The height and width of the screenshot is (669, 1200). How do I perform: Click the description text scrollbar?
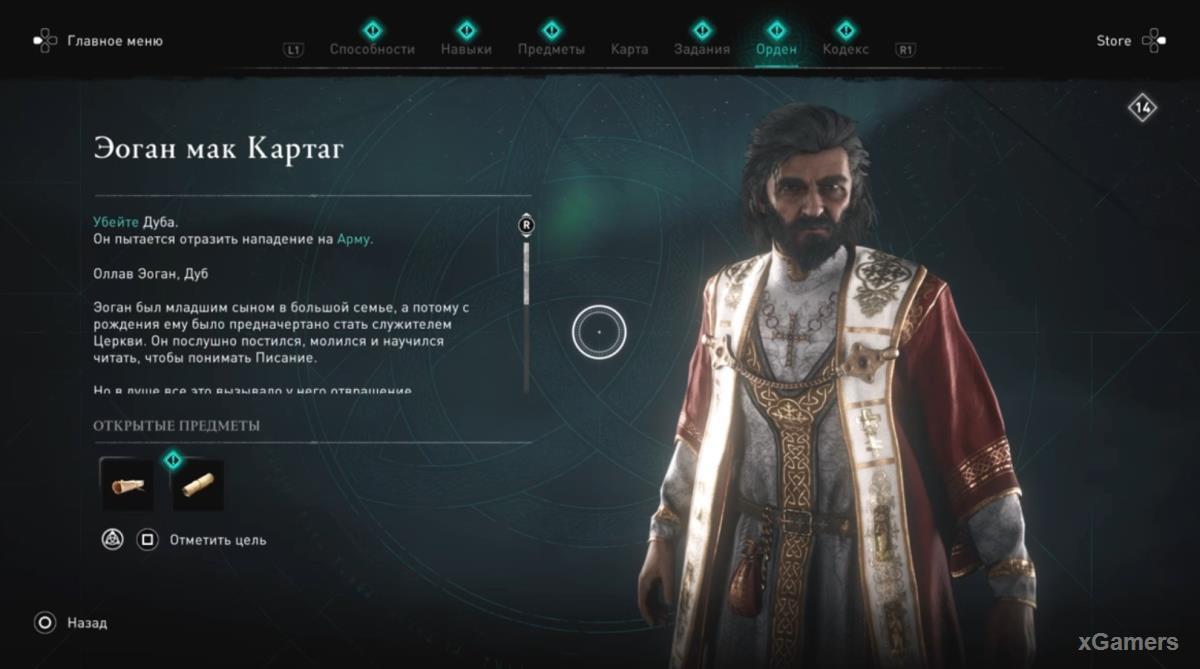[x=526, y=300]
